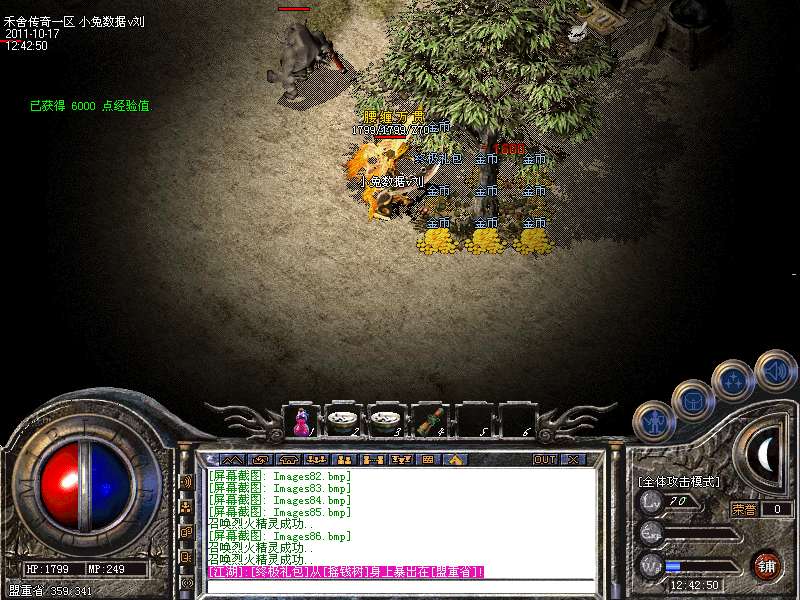
Task: Click the OUT button above the chat
Action: click(x=545, y=460)
